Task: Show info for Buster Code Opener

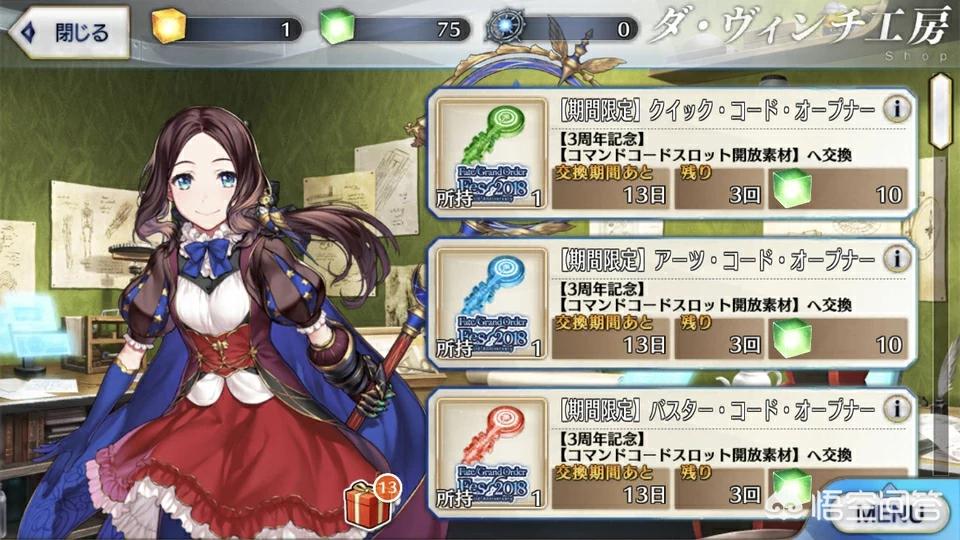Action: click(898, 409)
